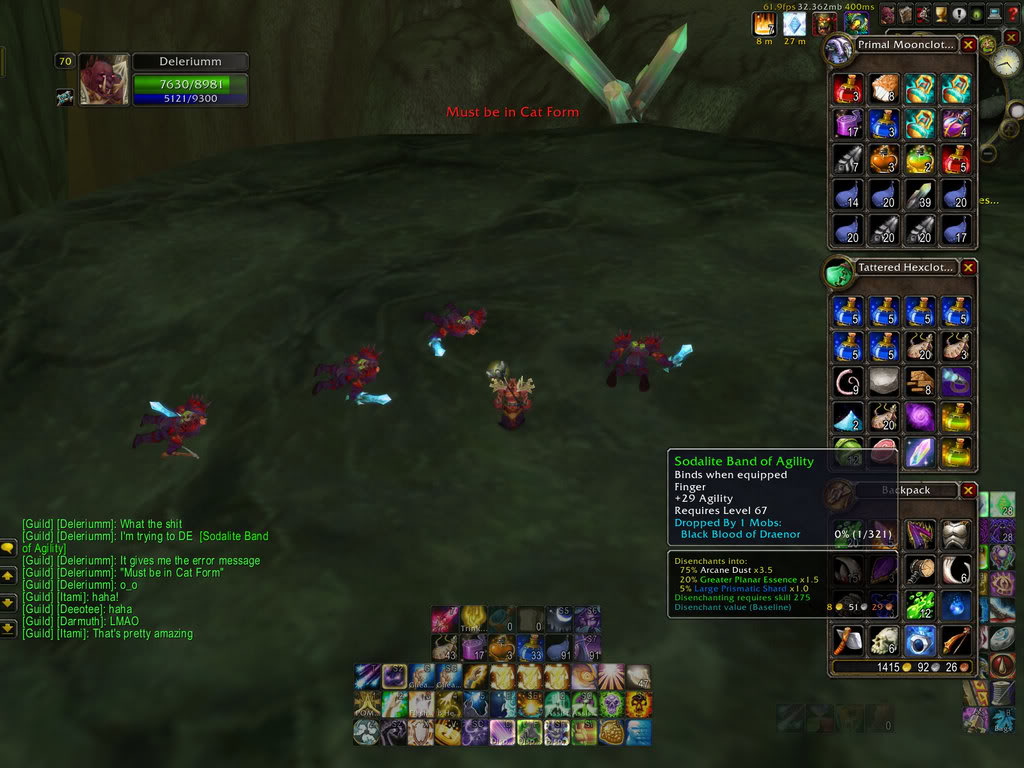Viewport: 1024px width, 768px height.
Task: Close the Tattered Hexcloth bag window
Action: point(968,268)
